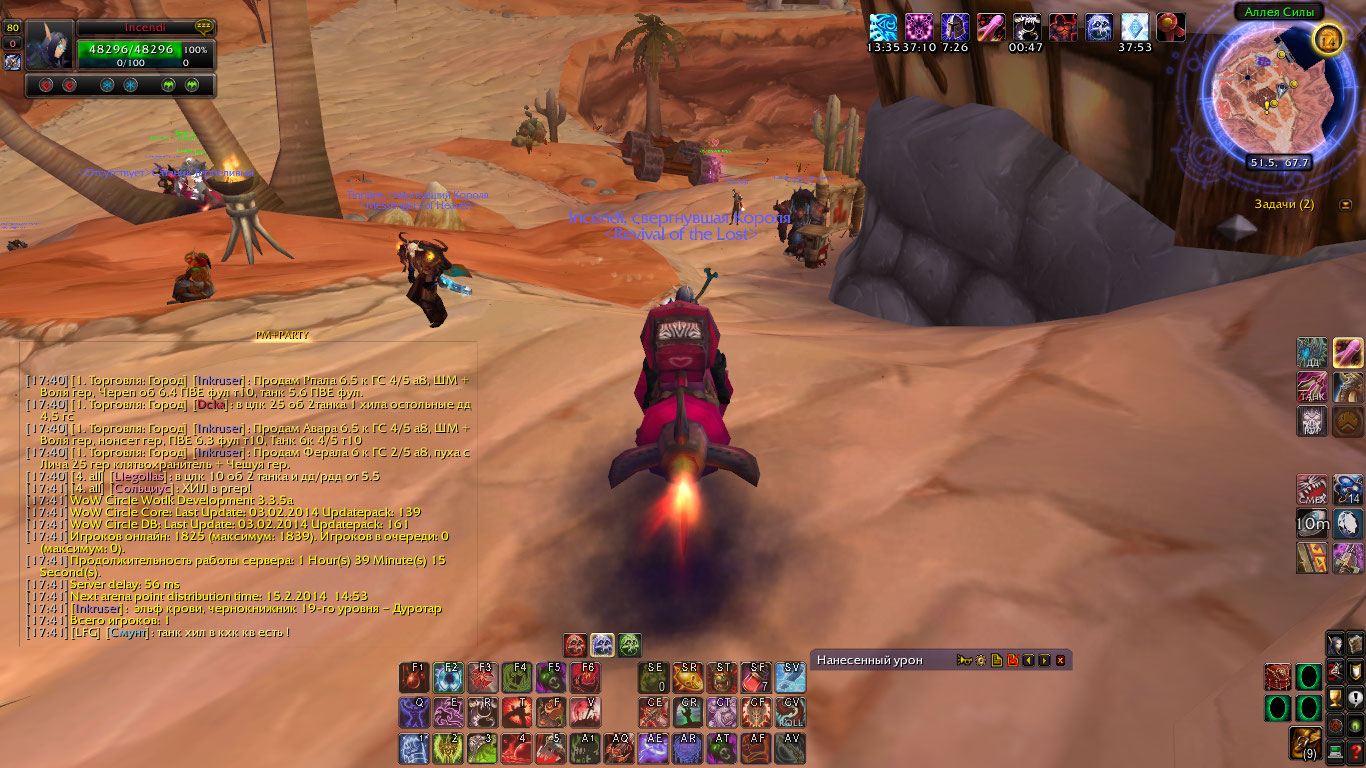Click the Incendi player portrait
1366x768 pixels.
click(50, 45)
